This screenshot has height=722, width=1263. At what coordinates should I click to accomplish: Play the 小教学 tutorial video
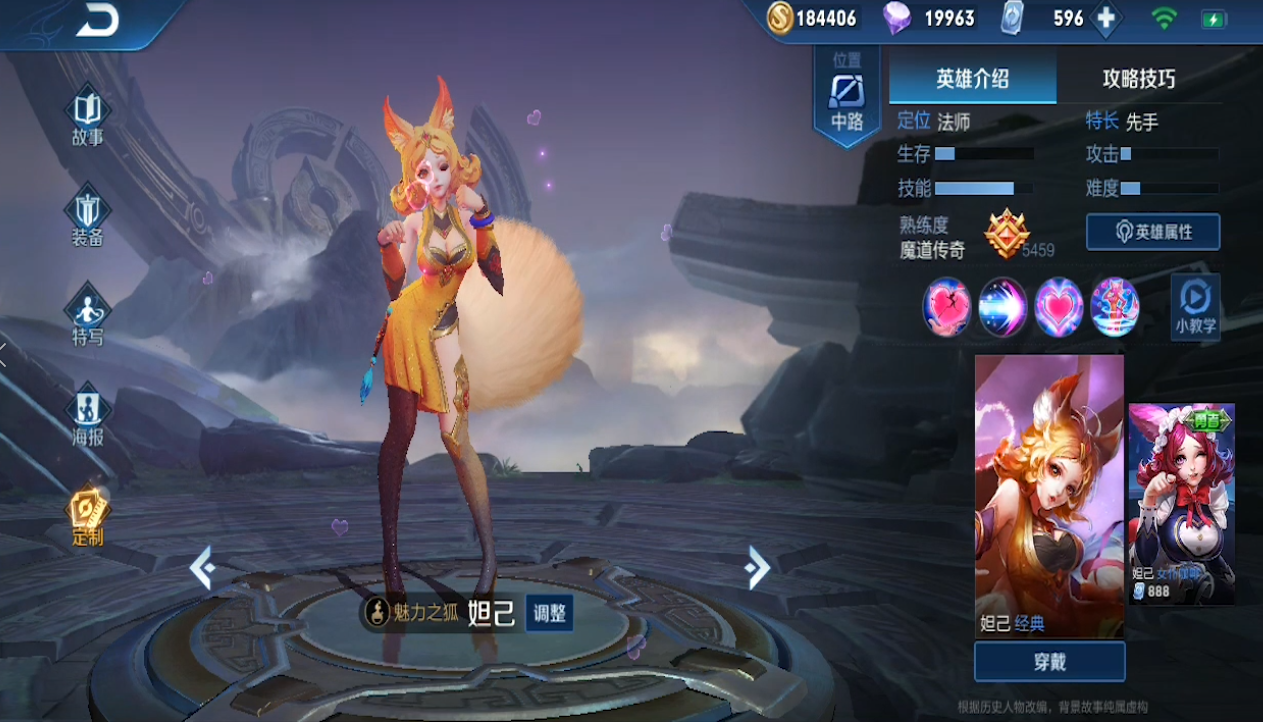coord(1195,307)
